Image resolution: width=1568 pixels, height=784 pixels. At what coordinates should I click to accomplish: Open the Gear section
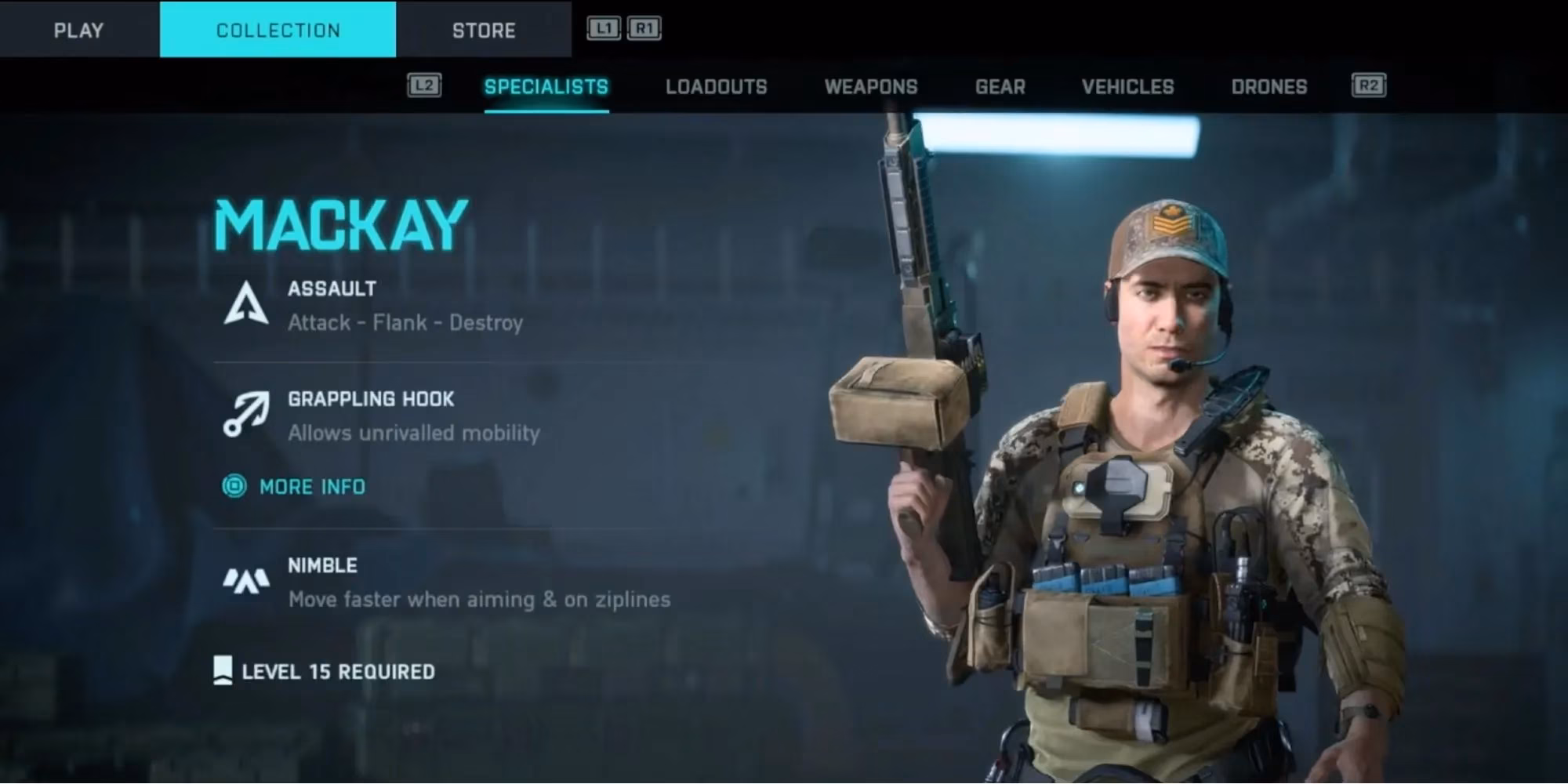[x=1000, y=87]
